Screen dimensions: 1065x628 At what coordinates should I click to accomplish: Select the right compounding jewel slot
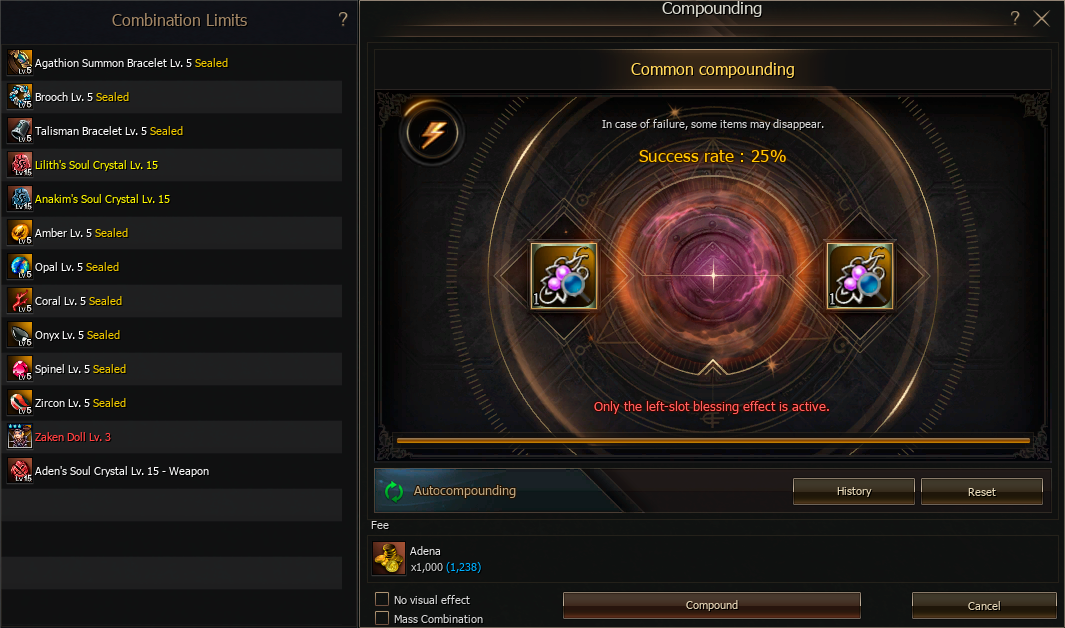(860, 275)
